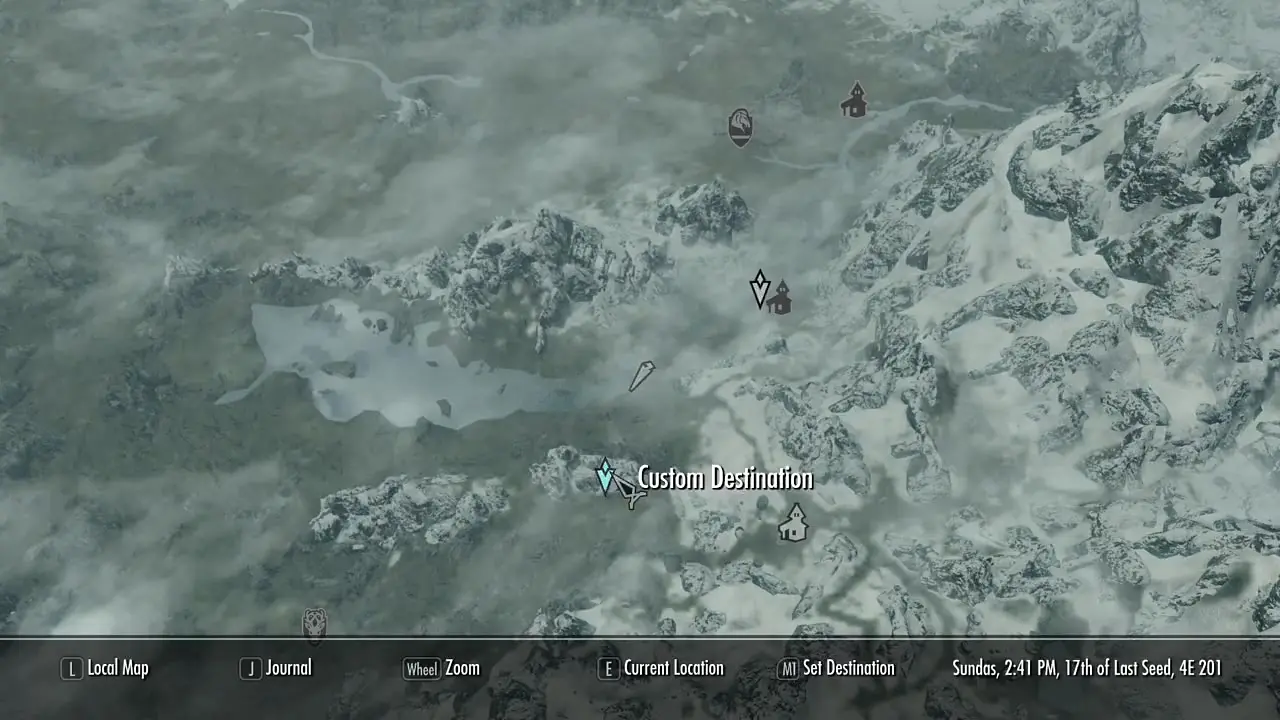Open the Journal
Screen dimensions: 1280x720
[277, 668]
